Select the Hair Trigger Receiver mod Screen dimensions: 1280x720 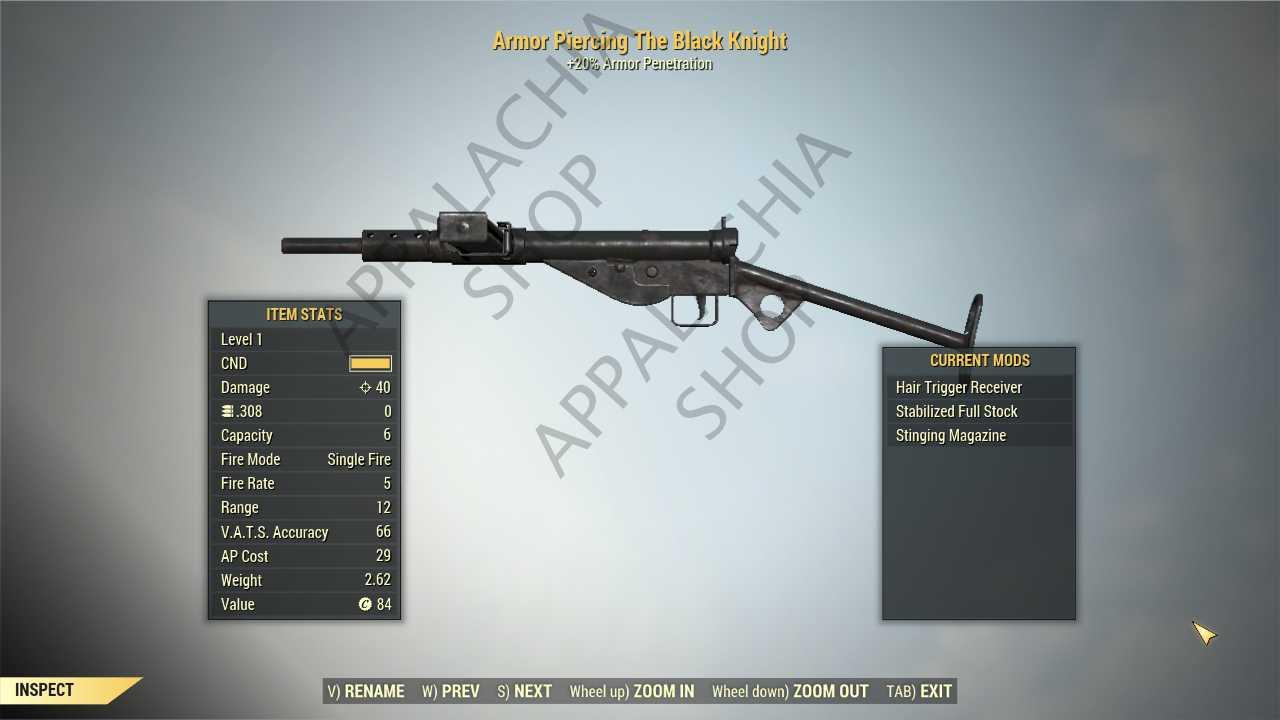tap(959, 387)
